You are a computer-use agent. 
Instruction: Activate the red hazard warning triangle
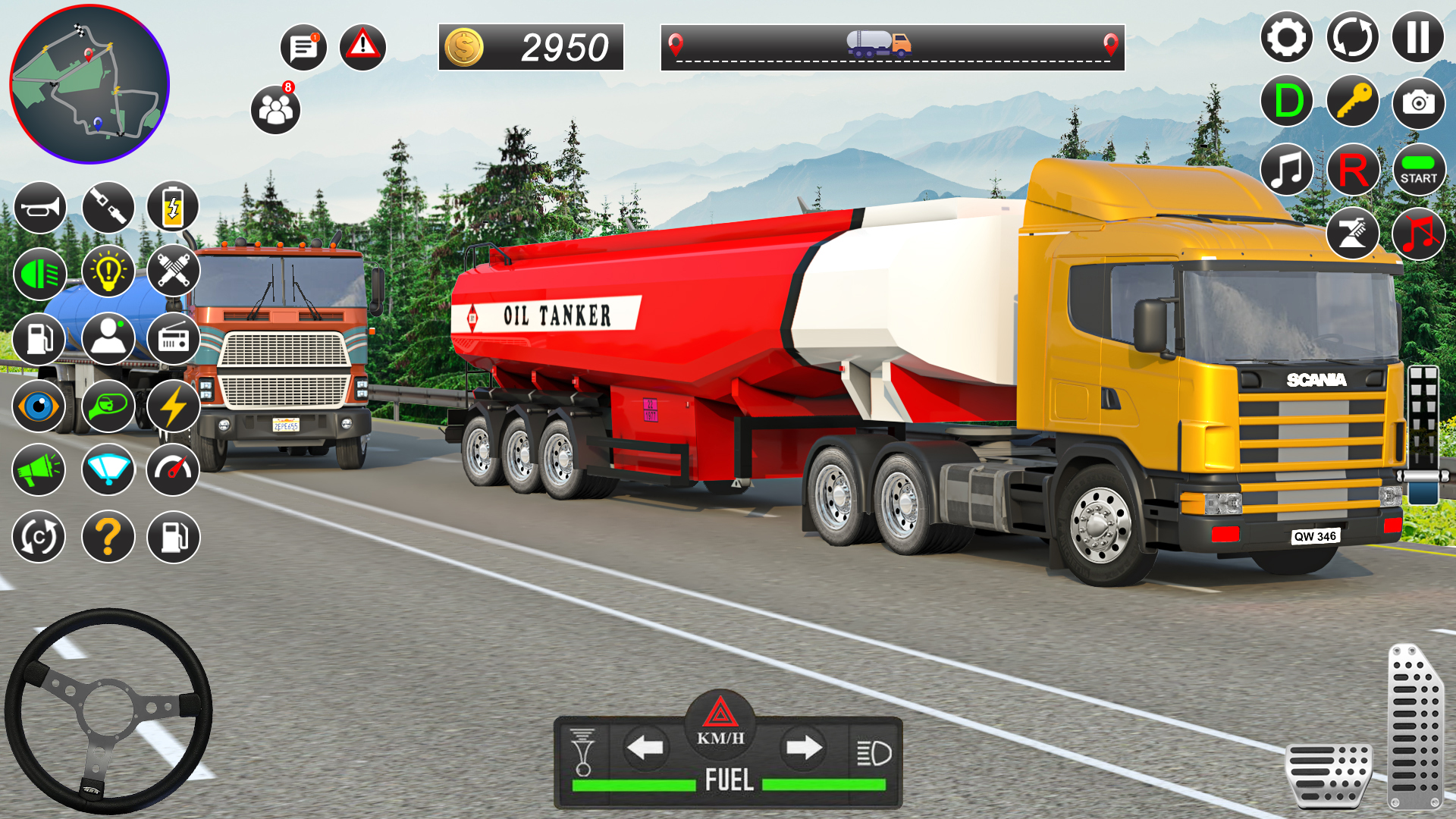[x=362, y=46]
